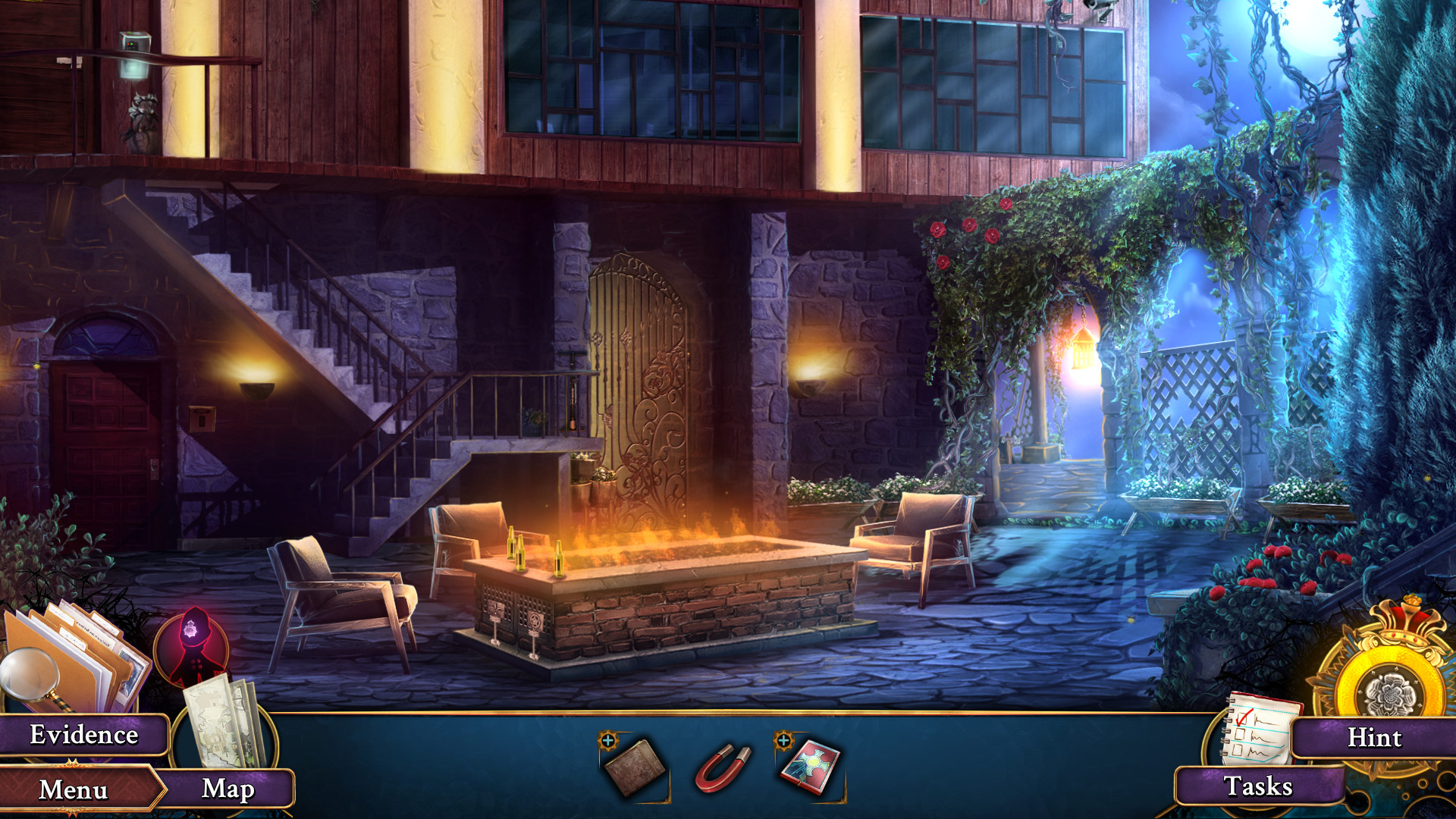This screenshot has height=819, width=1456.
Task: Open the Map screen
Action: pos(230,789)
